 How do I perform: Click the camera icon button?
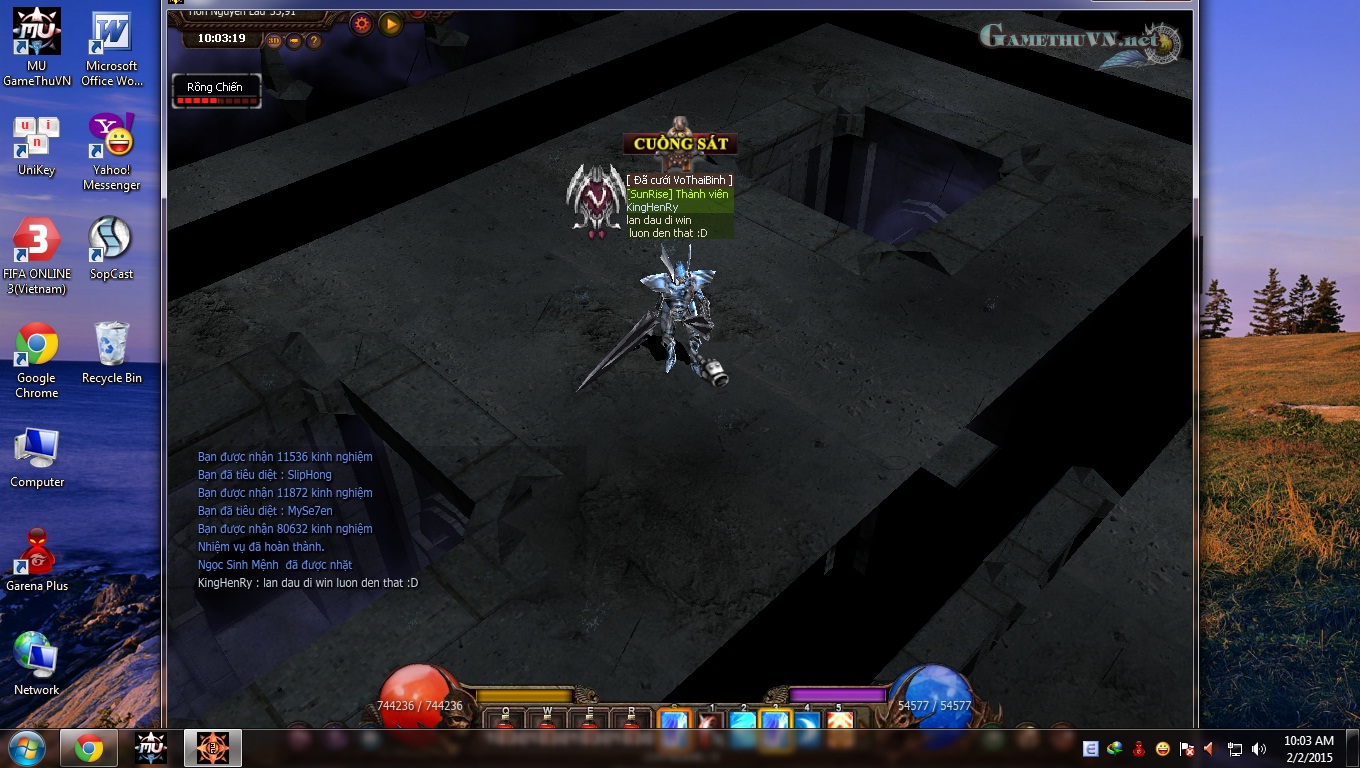coord(294,41)
